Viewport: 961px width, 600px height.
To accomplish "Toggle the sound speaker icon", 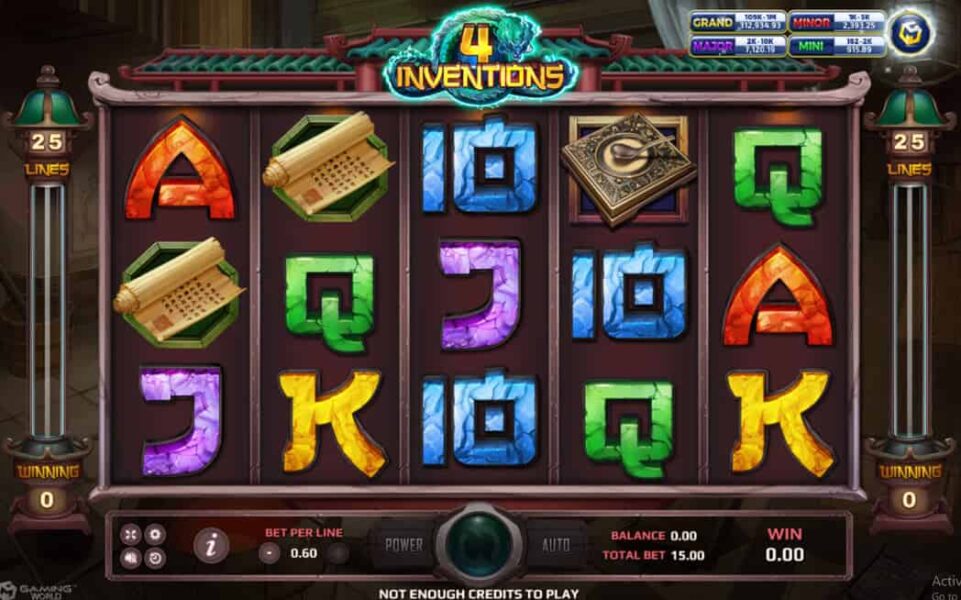I will [x=131, y=558].
